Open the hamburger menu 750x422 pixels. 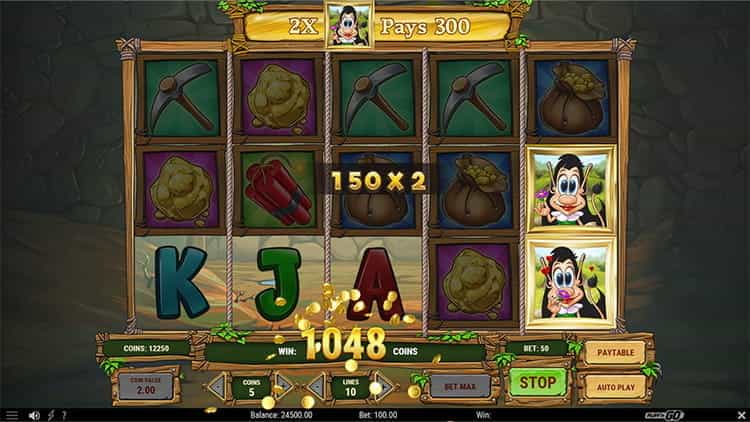coord(11,415)
